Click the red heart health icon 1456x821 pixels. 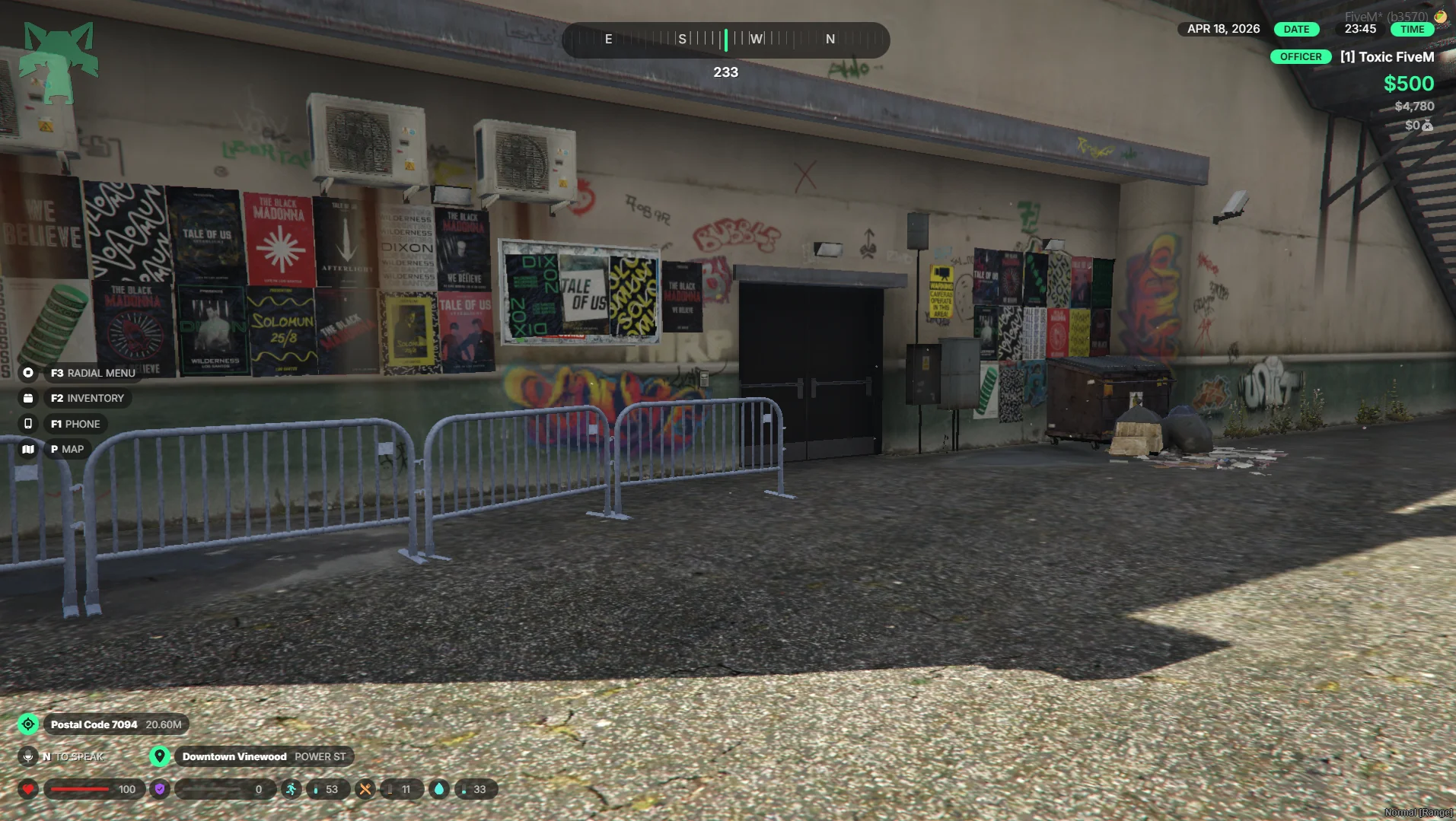pos(28,789)
